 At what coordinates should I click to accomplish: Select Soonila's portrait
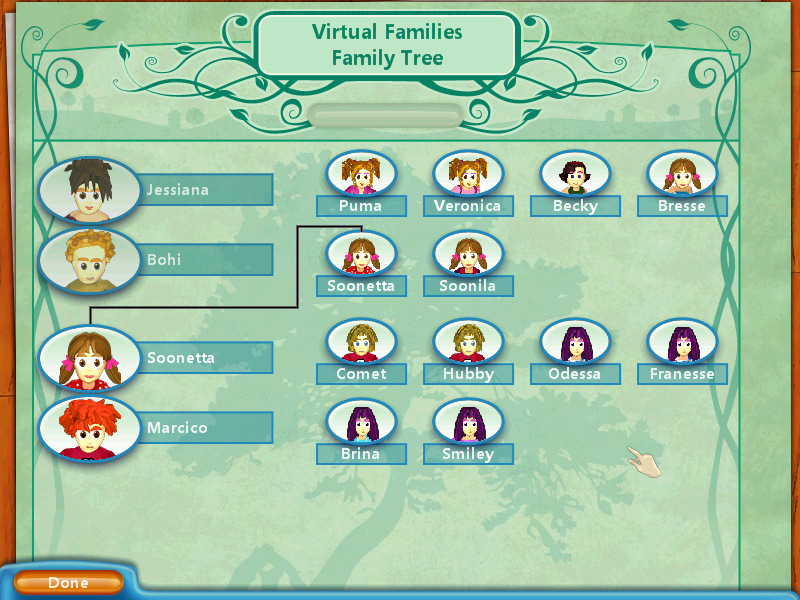[x=467, y=255]
